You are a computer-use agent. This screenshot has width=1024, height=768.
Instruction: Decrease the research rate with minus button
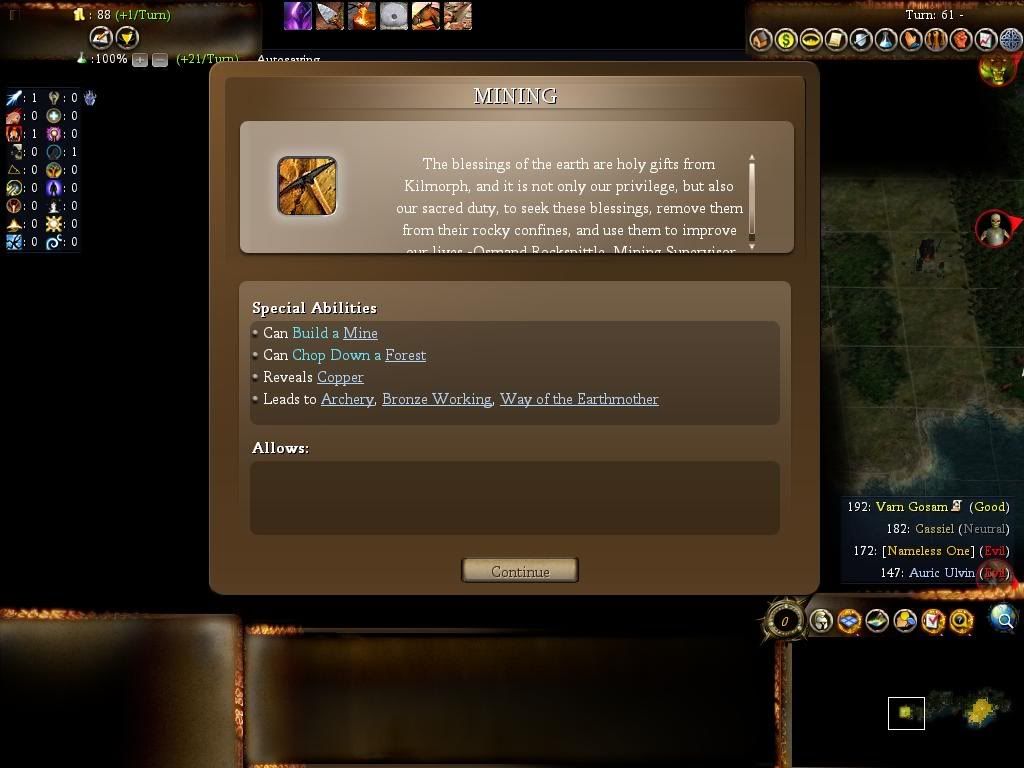pos(160,60)
